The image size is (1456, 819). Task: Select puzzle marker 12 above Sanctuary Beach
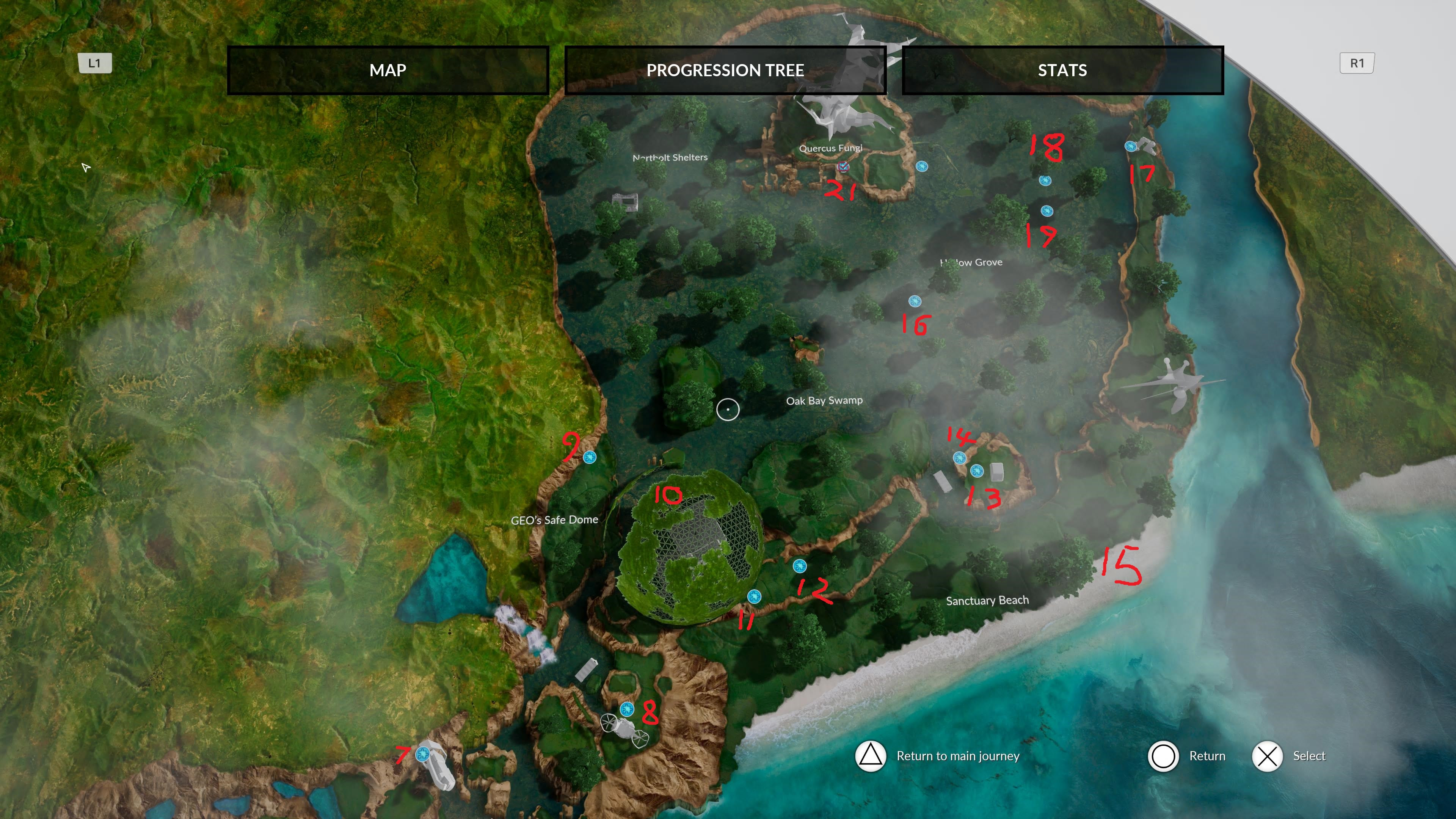coord(799,566)
